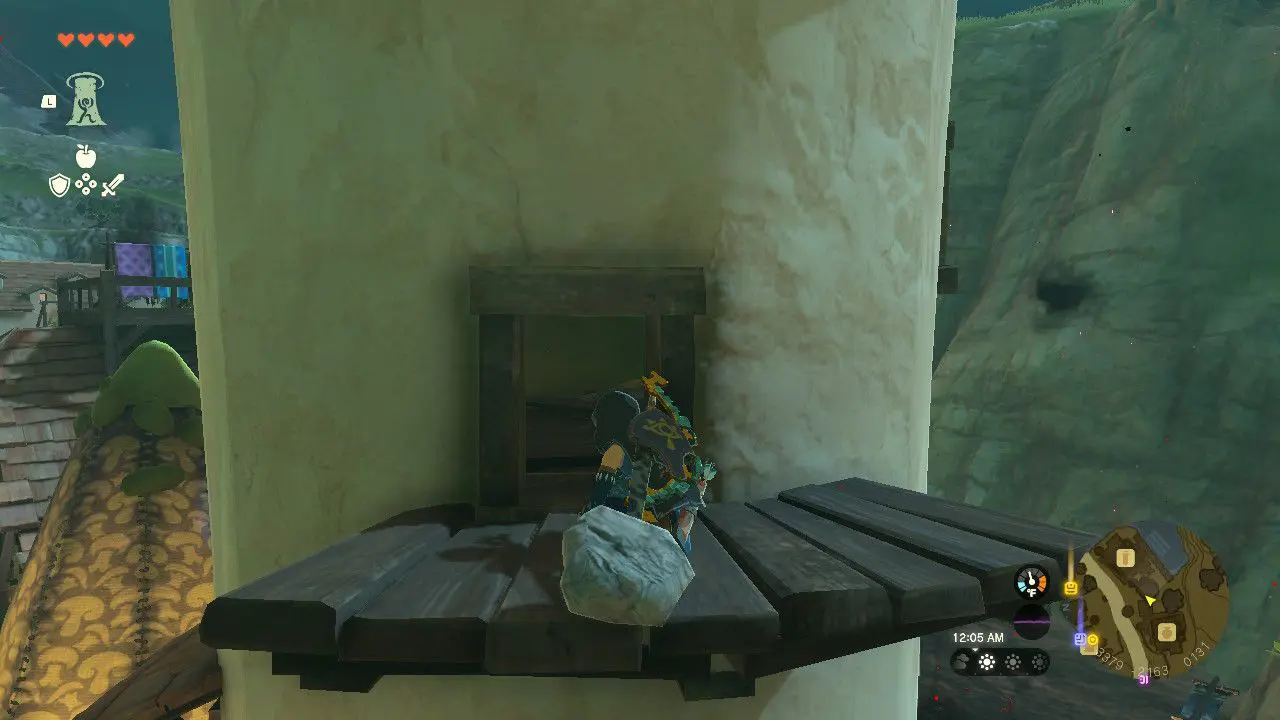
Task: Toggle the purple noise meter display
Action: pyautogui.click(x=1031, y=620)
